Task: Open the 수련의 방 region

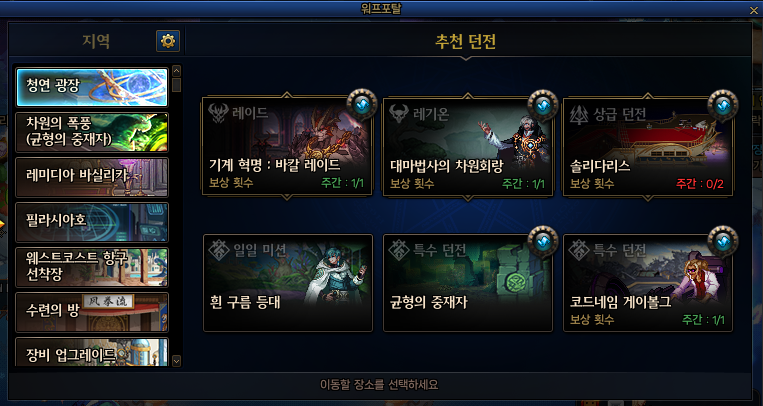Action: pos(92,312)
